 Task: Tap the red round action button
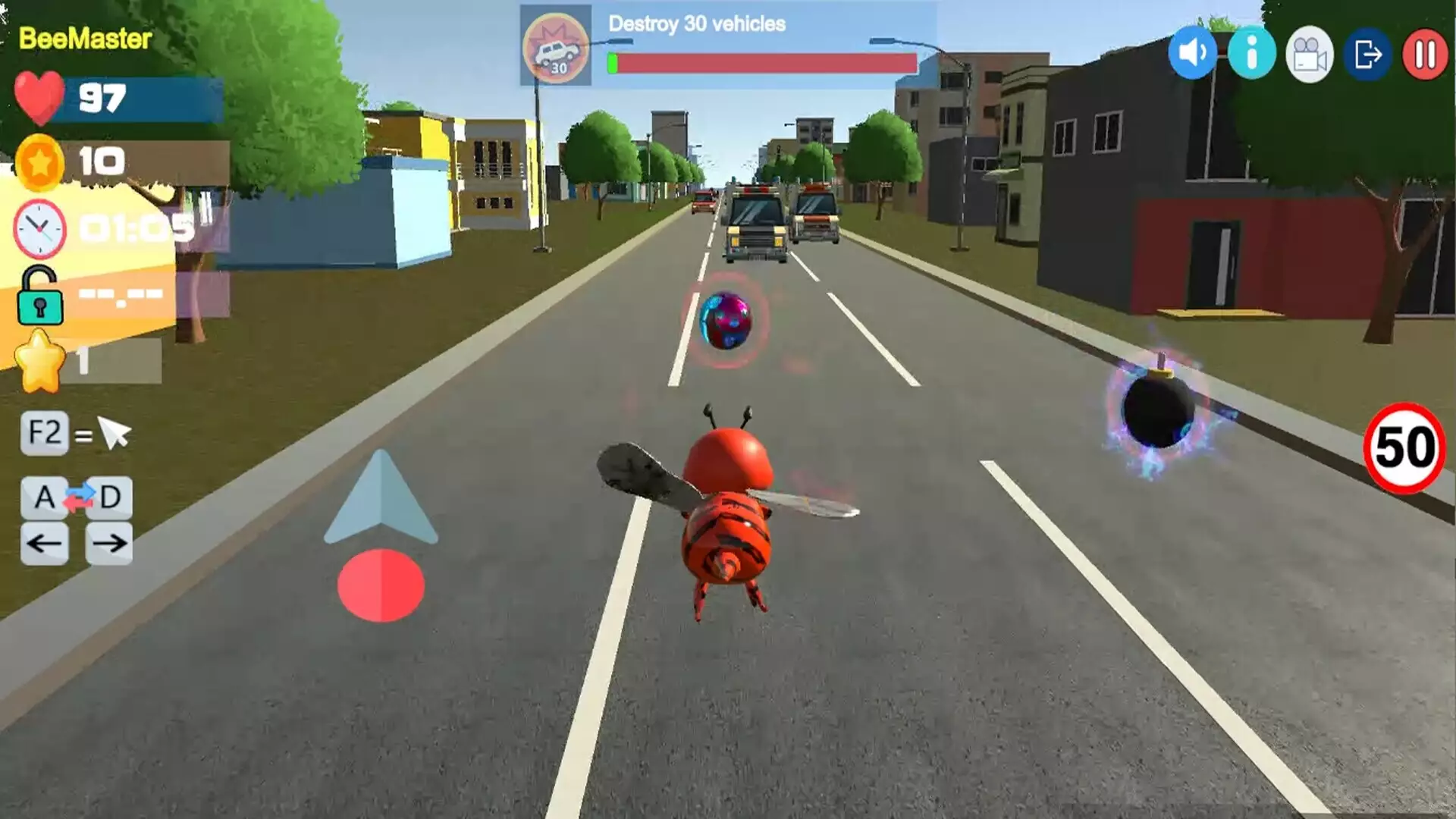click(x=381, y=585)
